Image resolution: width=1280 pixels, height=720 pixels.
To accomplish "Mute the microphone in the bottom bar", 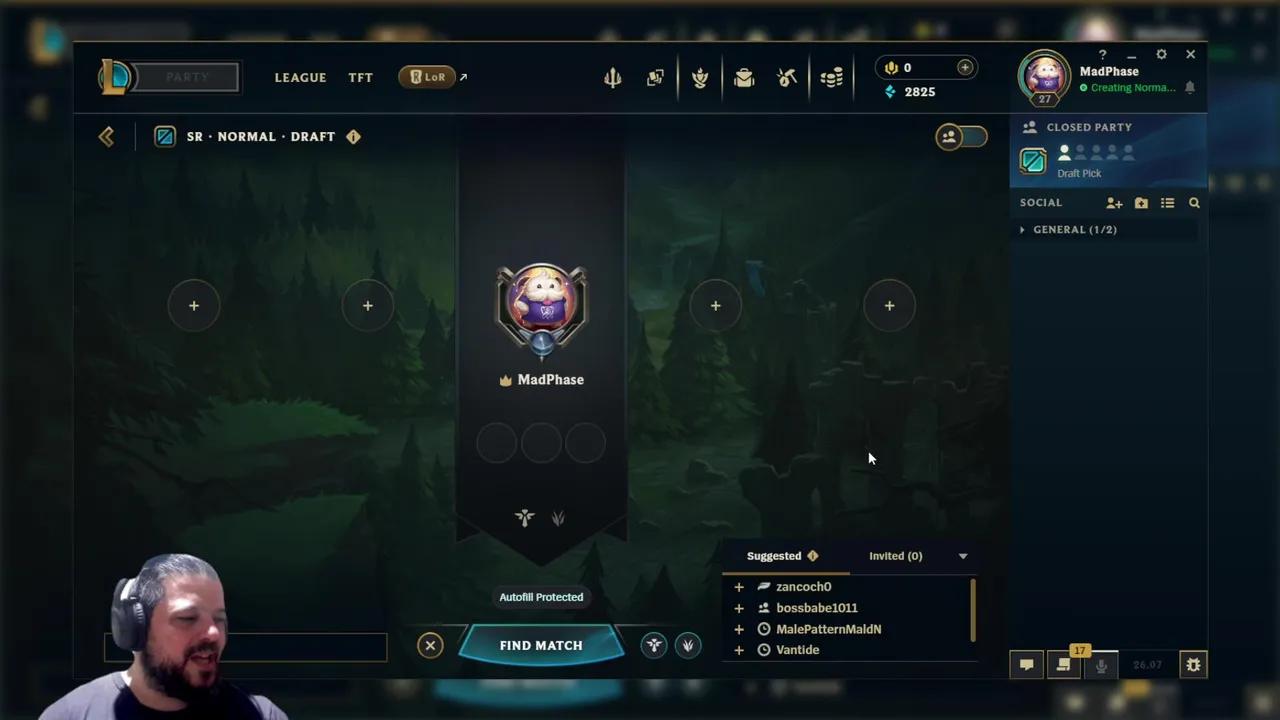I will [1100, 664].
